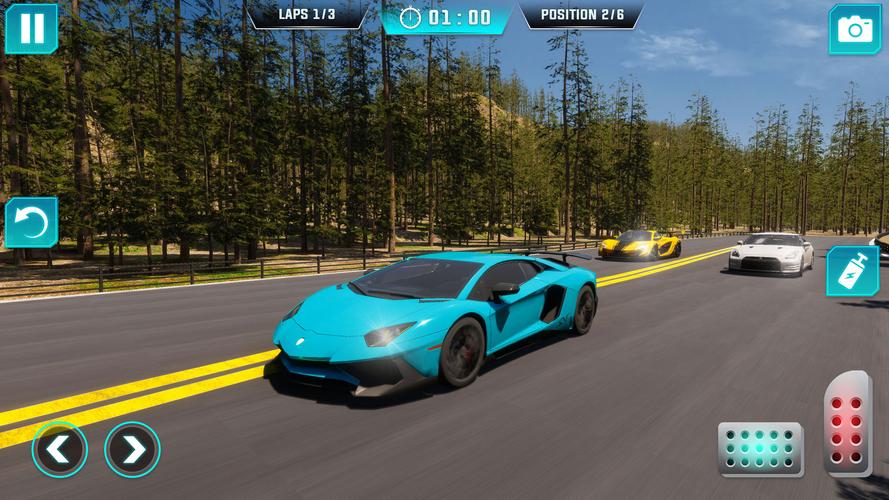Pause the race

point(31,28)
